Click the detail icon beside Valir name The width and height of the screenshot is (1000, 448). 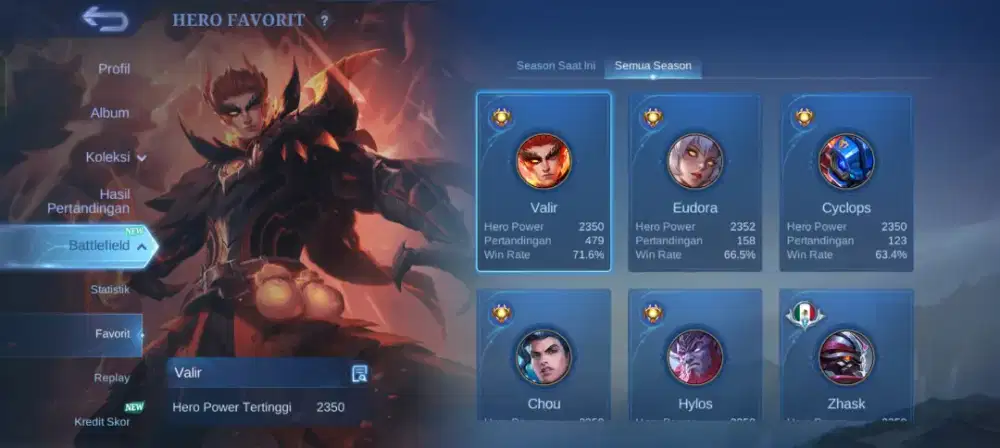click(360, 373)
